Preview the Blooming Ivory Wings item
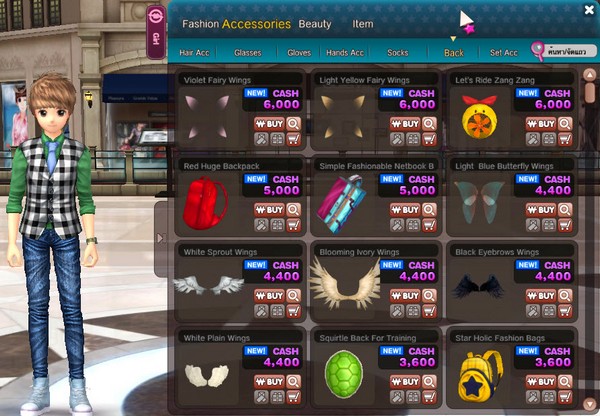 (x=429, y=296)
